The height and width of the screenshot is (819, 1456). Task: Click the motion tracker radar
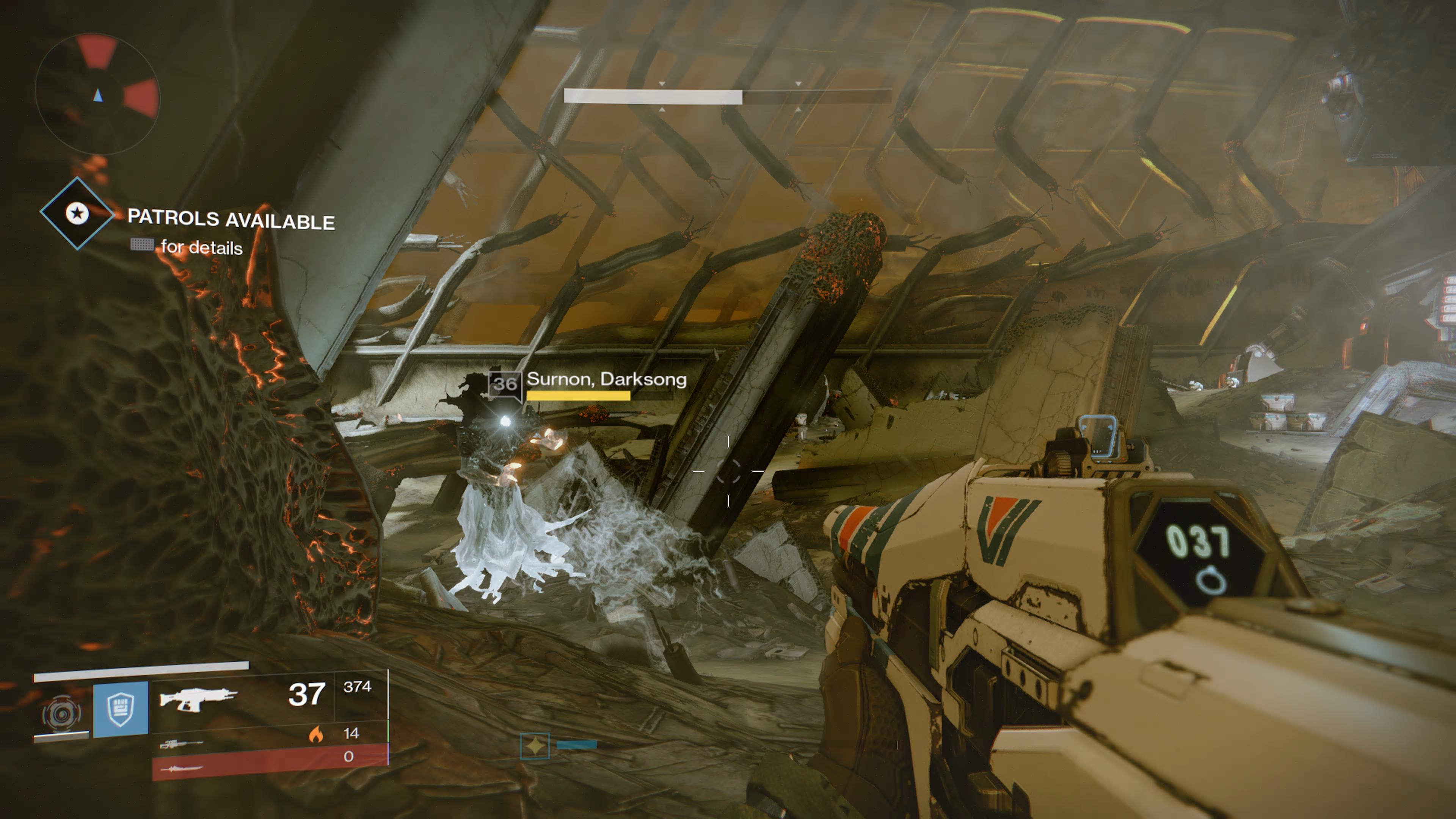pos(97,94)
